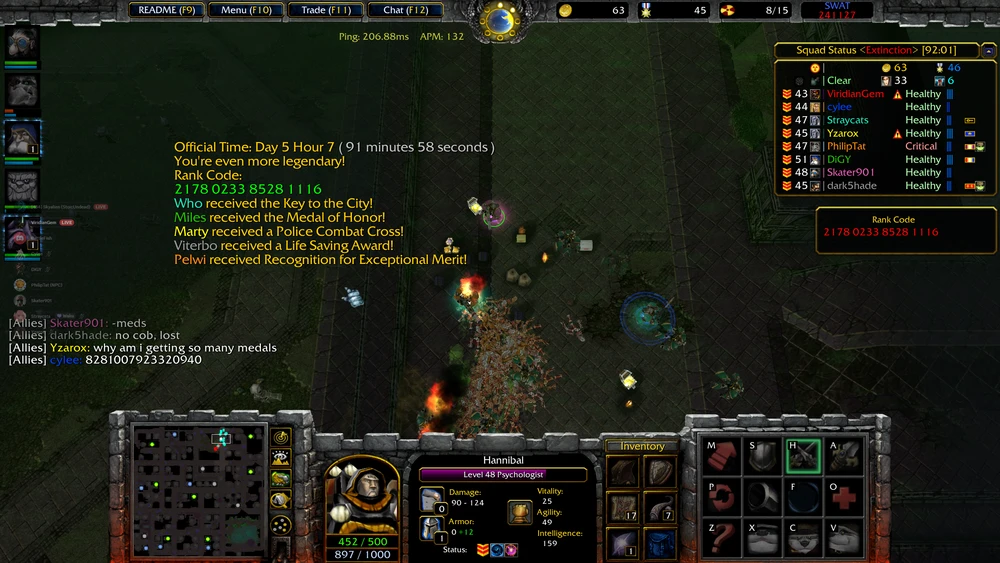Click the minimap signal ping button
The width and height of the screenshot is (1000, 563).
(x=282, y=437)
